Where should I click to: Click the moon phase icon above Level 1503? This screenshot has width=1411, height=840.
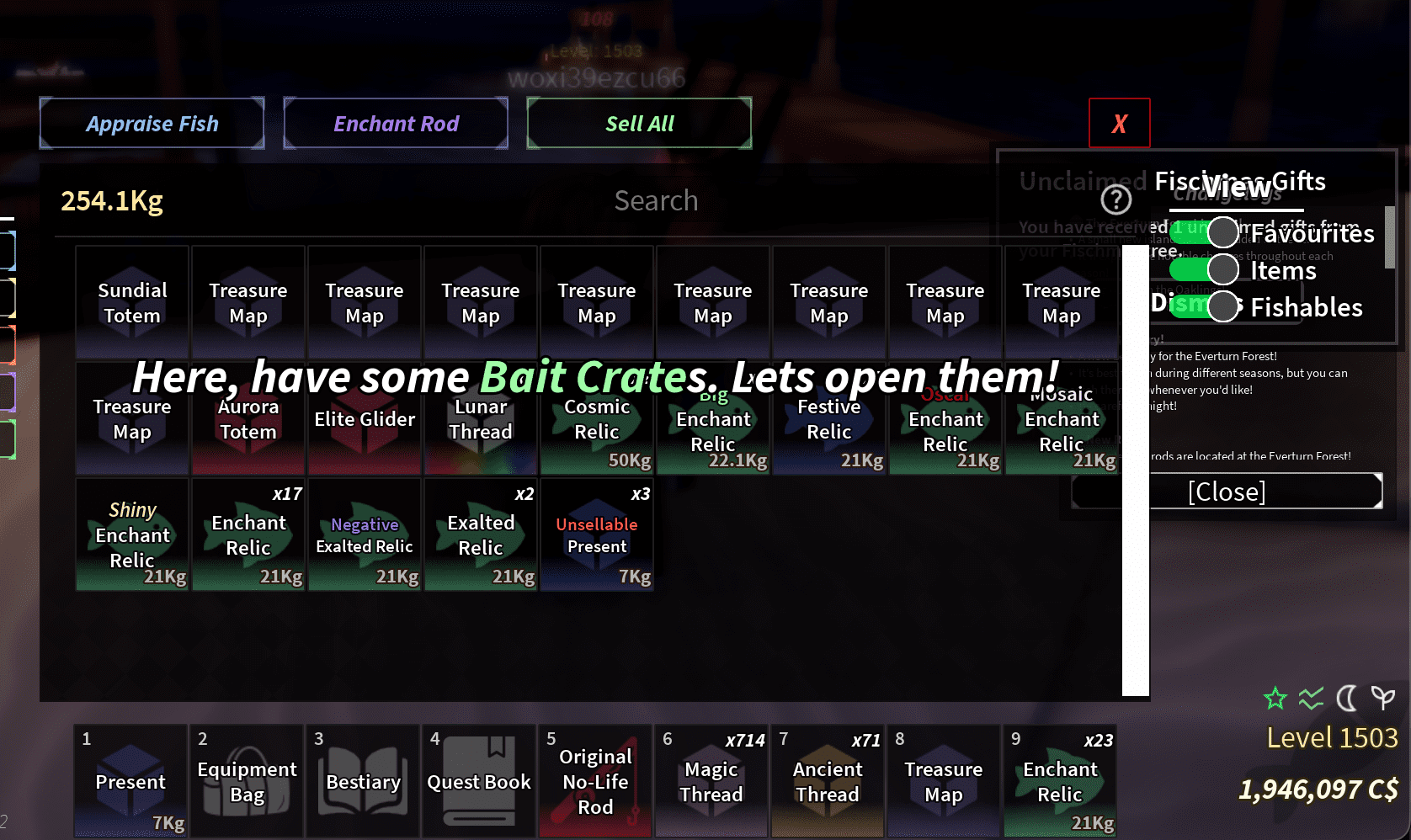click(1345, 699)
